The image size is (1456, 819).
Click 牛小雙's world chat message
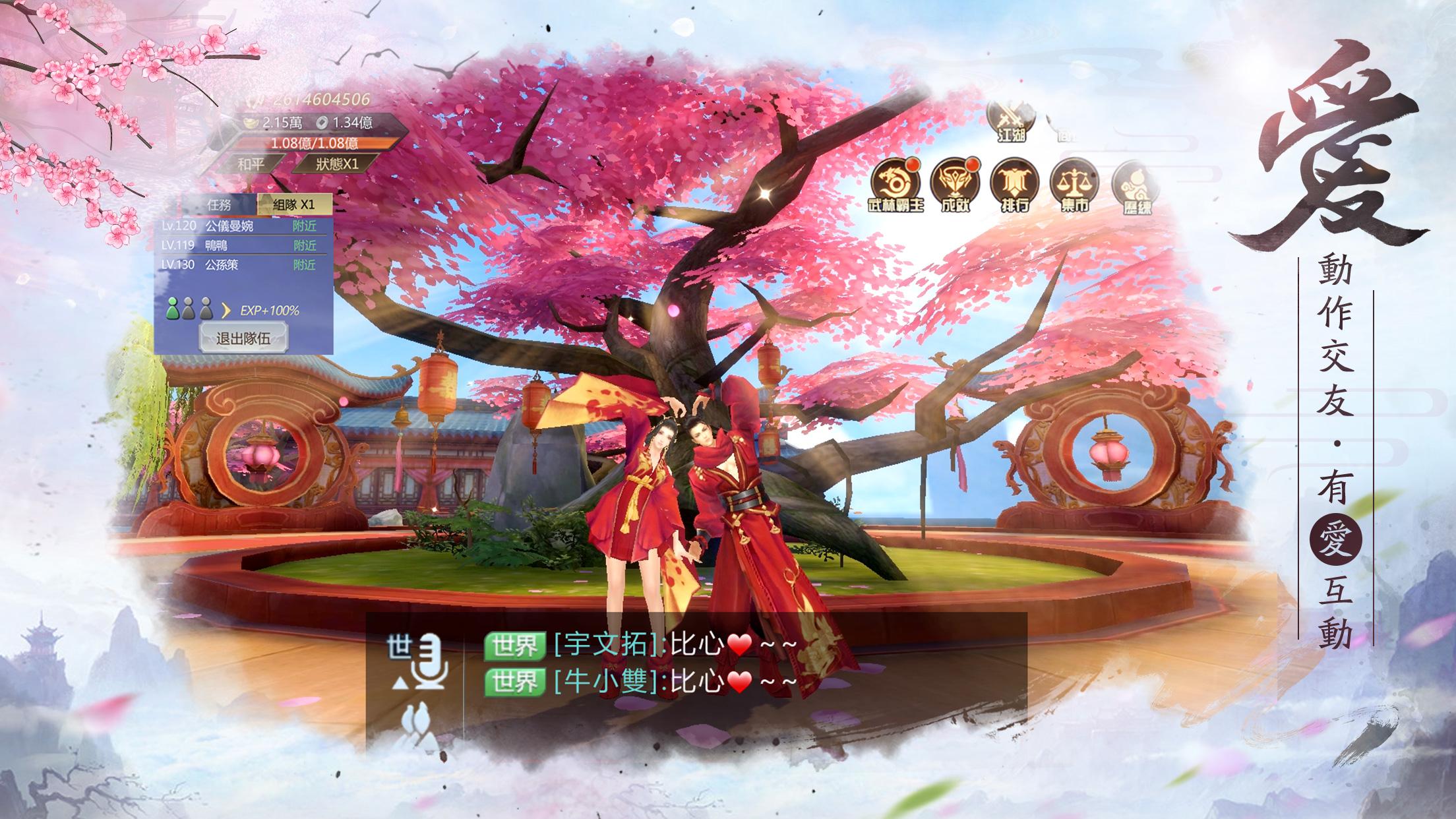click(x=673, y=682)
